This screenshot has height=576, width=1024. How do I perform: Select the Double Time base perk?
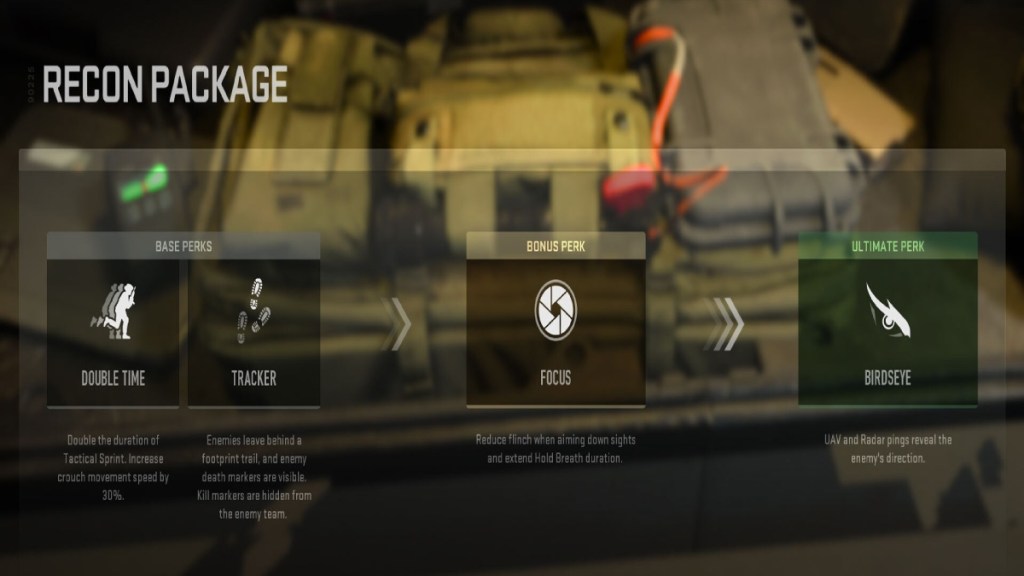pos(113,332)
